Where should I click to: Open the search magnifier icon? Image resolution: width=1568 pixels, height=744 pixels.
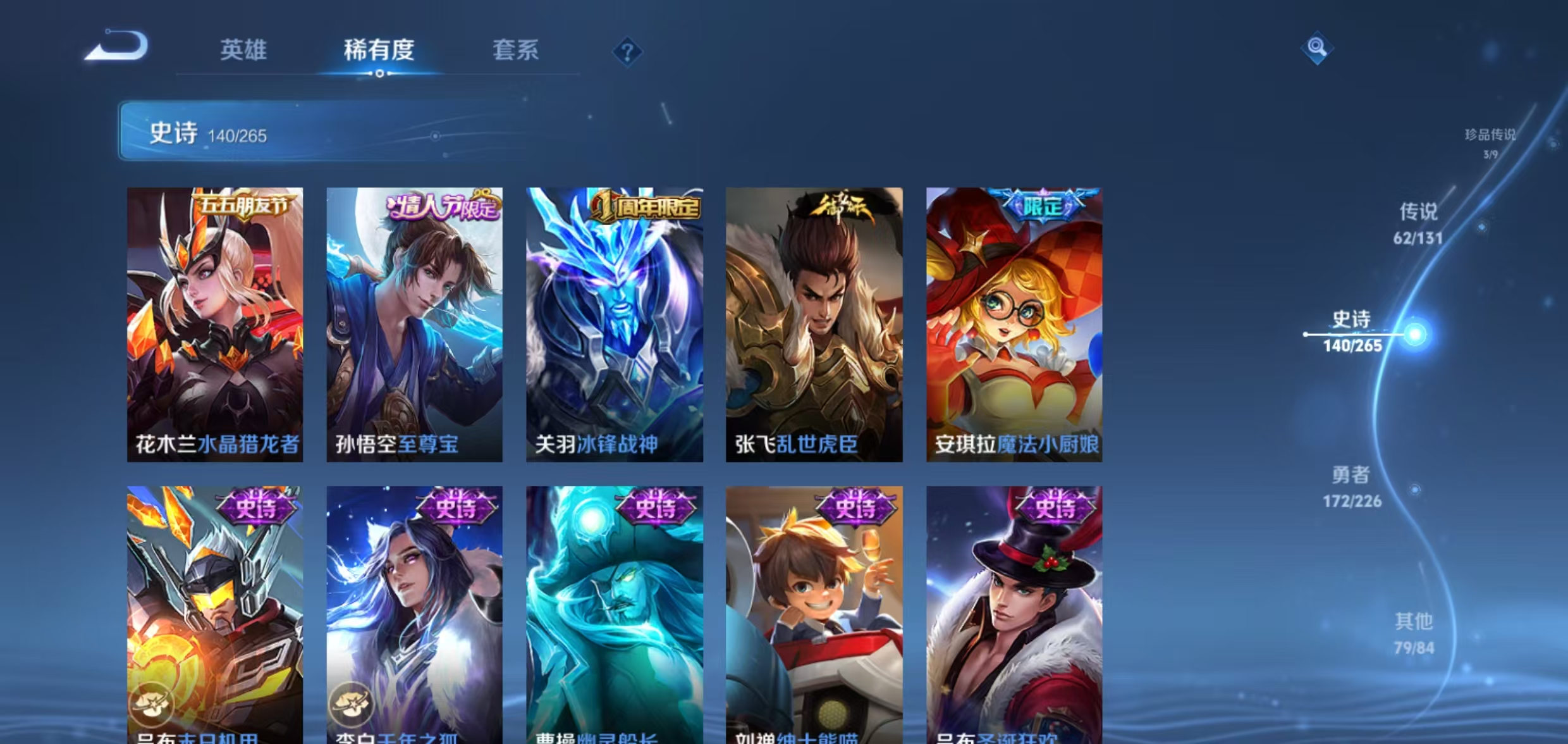pyautogui.click(x=1316, y=47)
